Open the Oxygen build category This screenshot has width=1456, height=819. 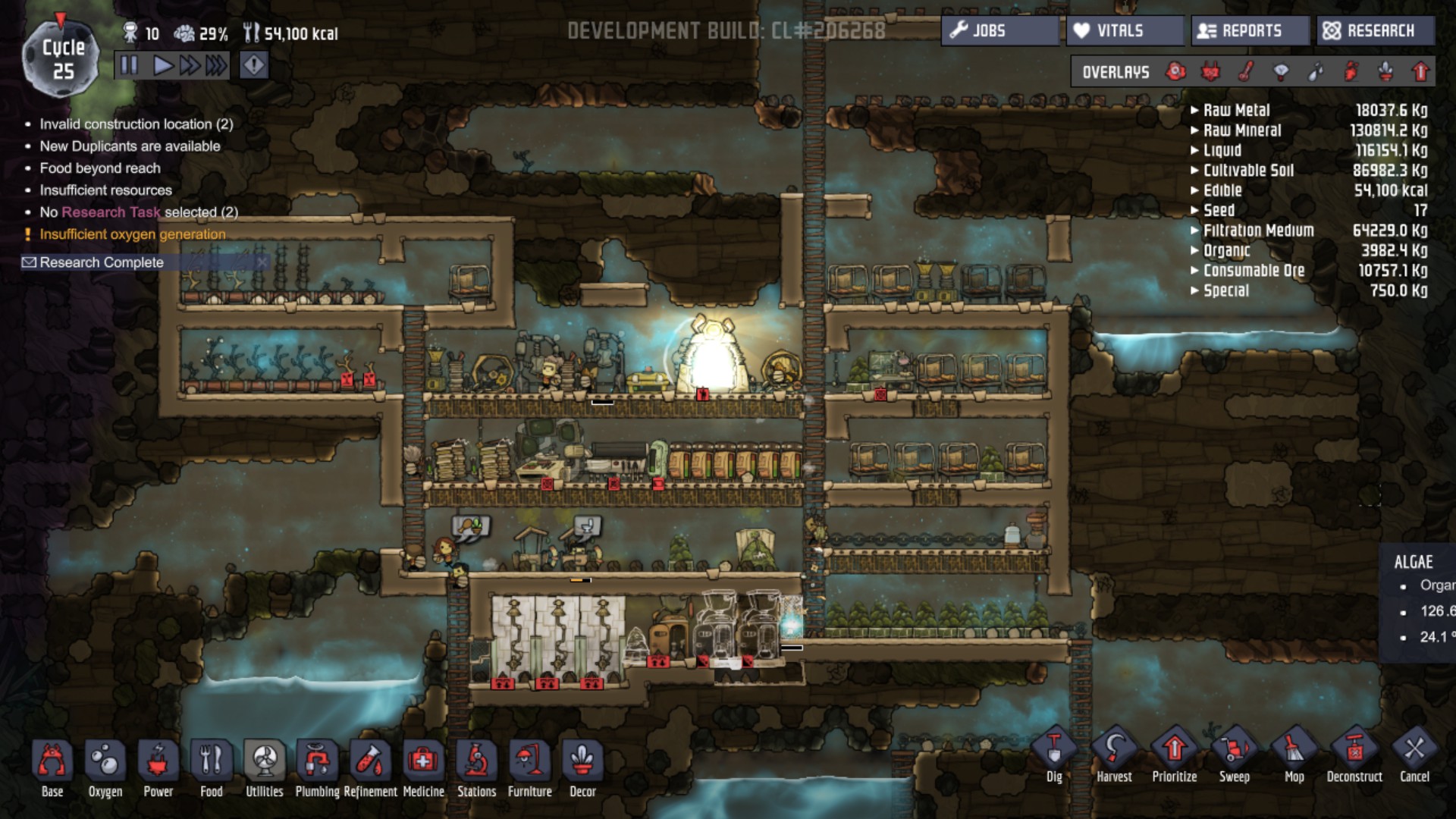click(x=105, y=768)
